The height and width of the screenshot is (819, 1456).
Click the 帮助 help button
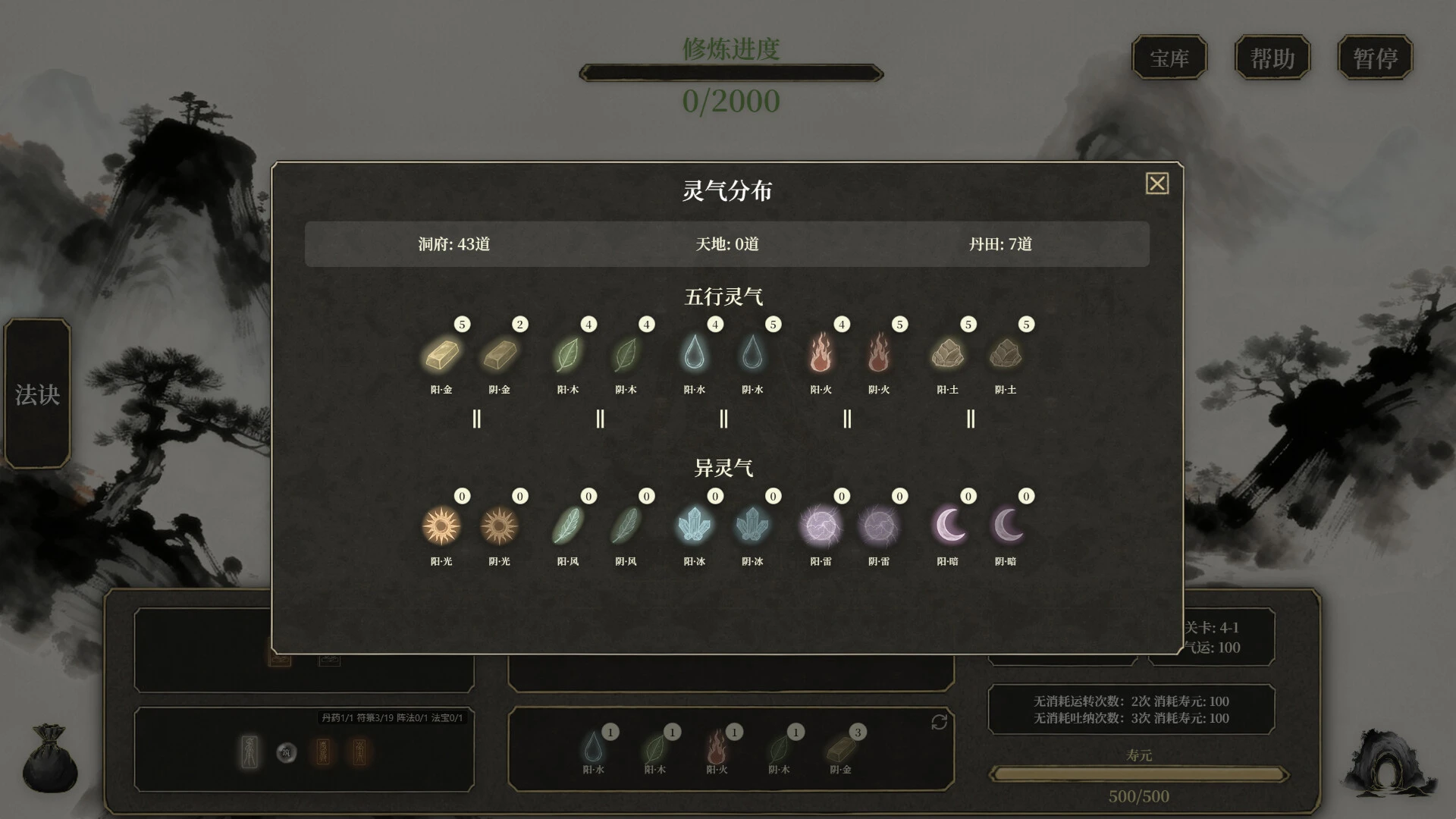[x=1272, y=58]
